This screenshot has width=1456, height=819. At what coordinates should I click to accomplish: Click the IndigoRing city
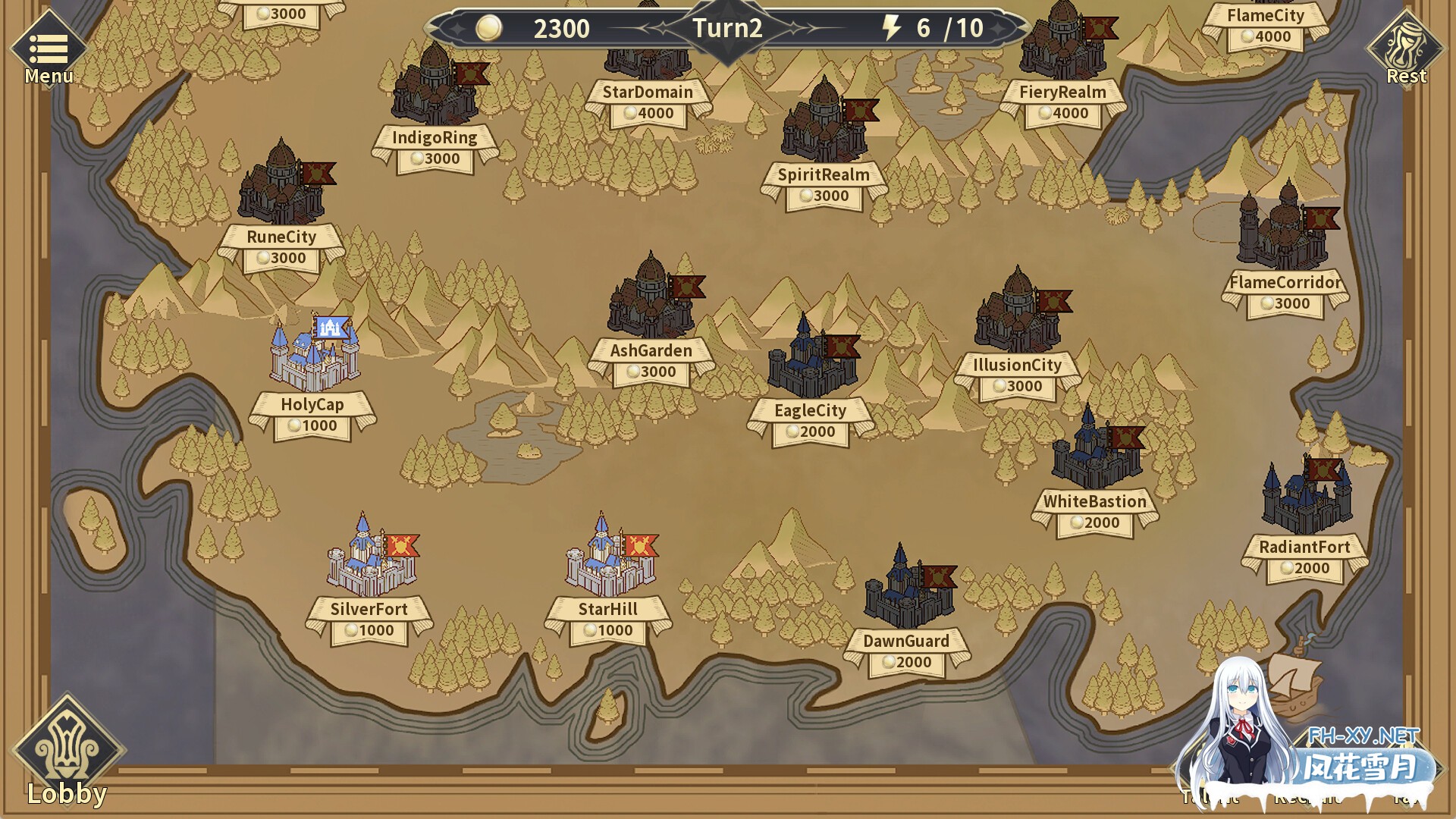click(435, 87)
